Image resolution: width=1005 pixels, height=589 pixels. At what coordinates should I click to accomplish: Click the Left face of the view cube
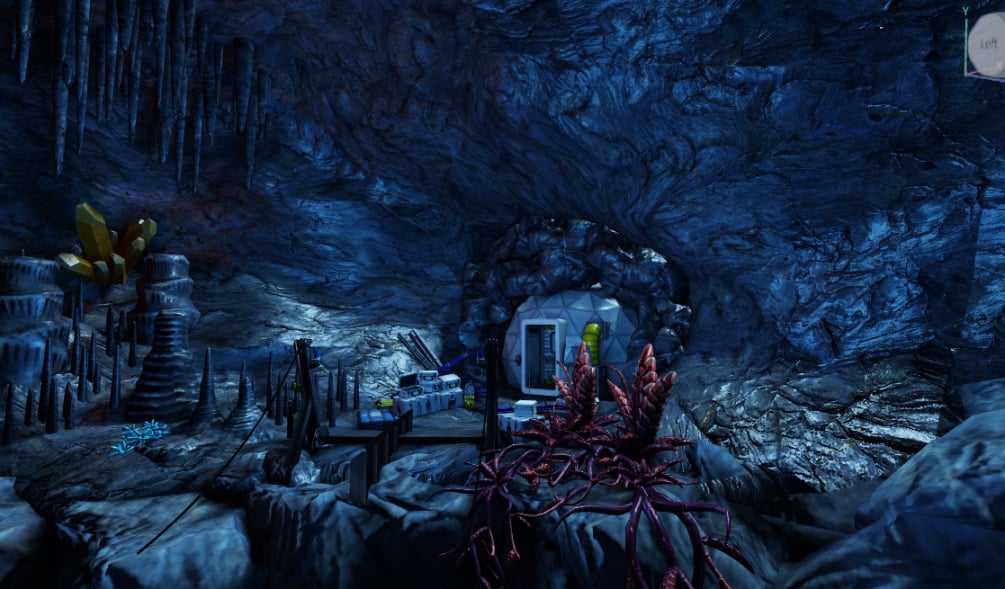pyautogui.click(x=987, y=43)
